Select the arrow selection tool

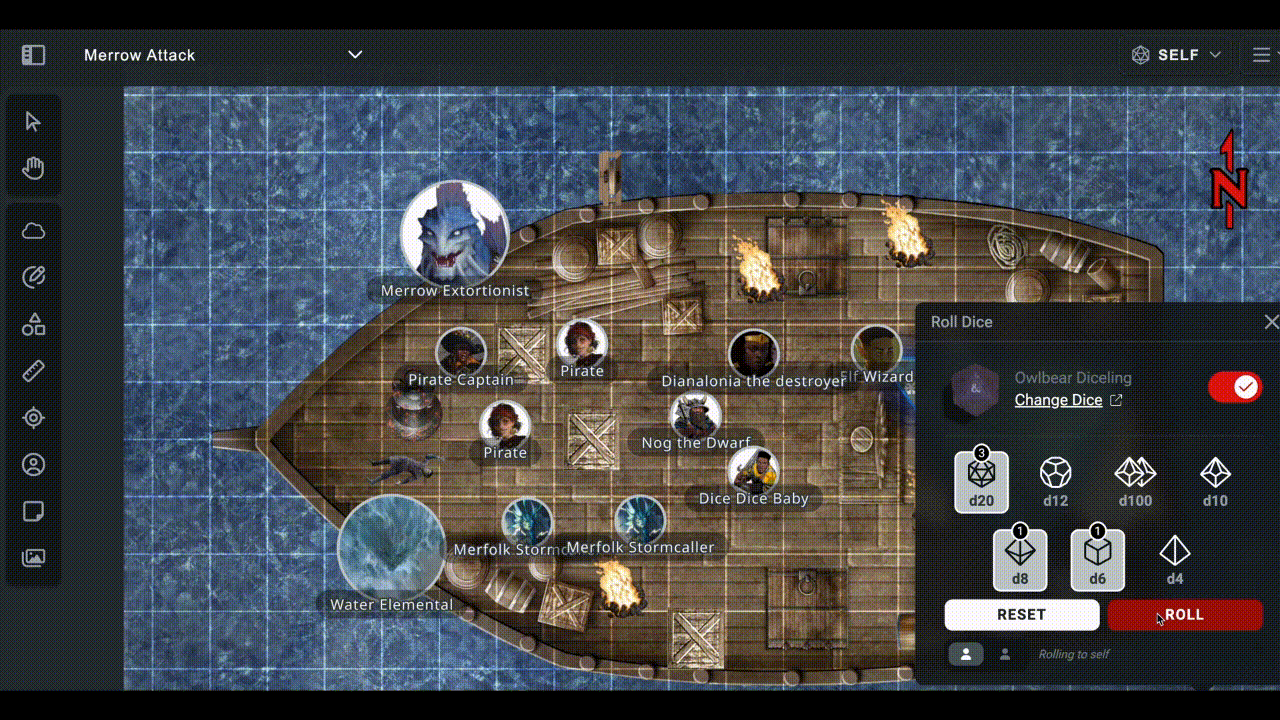click(x=33, y=121)
